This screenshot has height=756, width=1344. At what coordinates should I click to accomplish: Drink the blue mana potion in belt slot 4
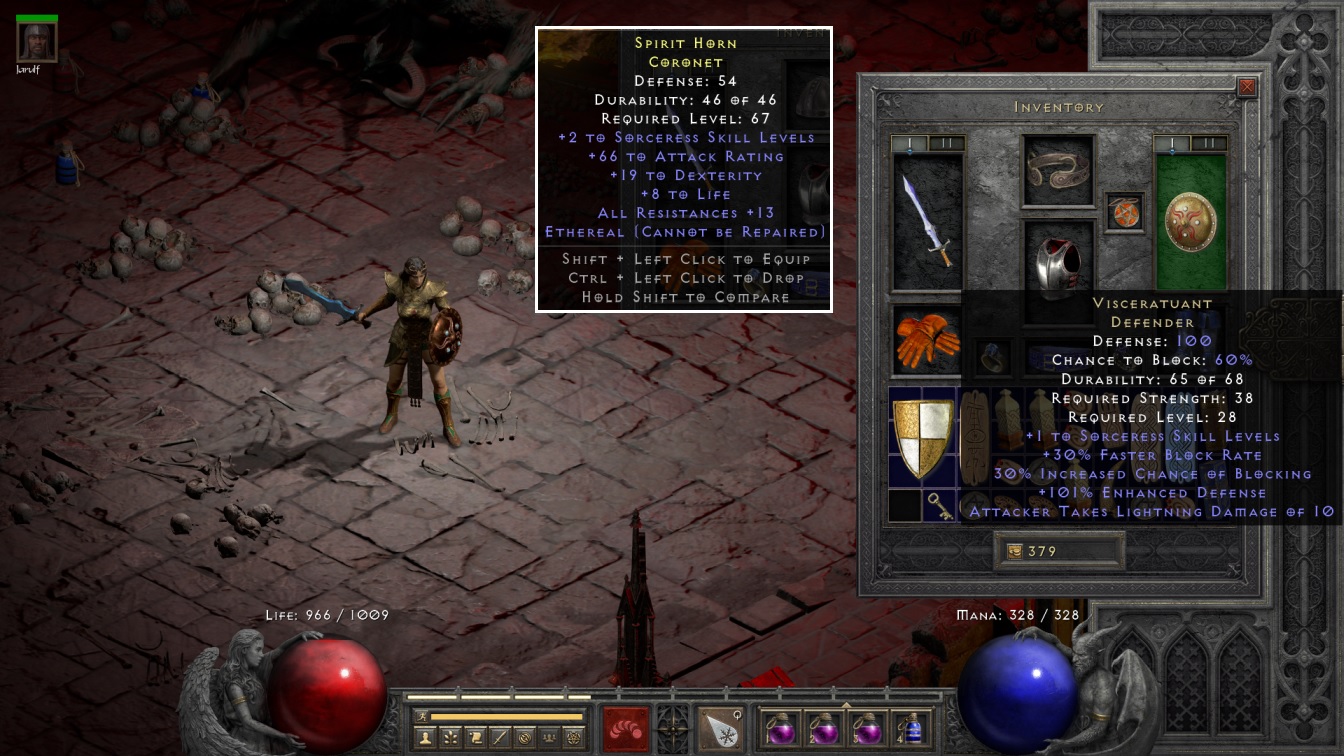tap(911, 727)
